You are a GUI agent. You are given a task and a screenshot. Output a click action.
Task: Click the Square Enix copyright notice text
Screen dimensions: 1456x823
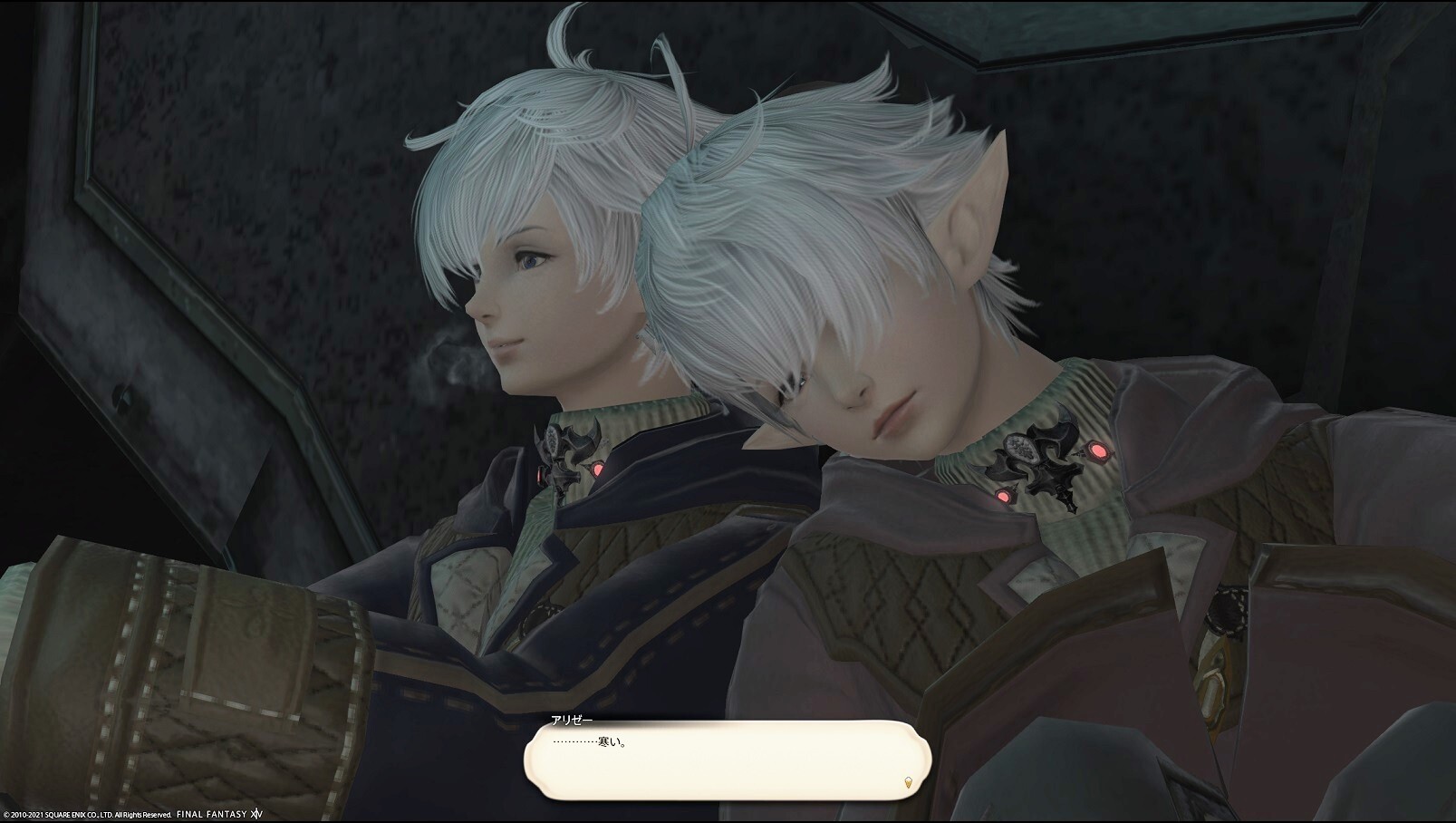click(86, 814)
